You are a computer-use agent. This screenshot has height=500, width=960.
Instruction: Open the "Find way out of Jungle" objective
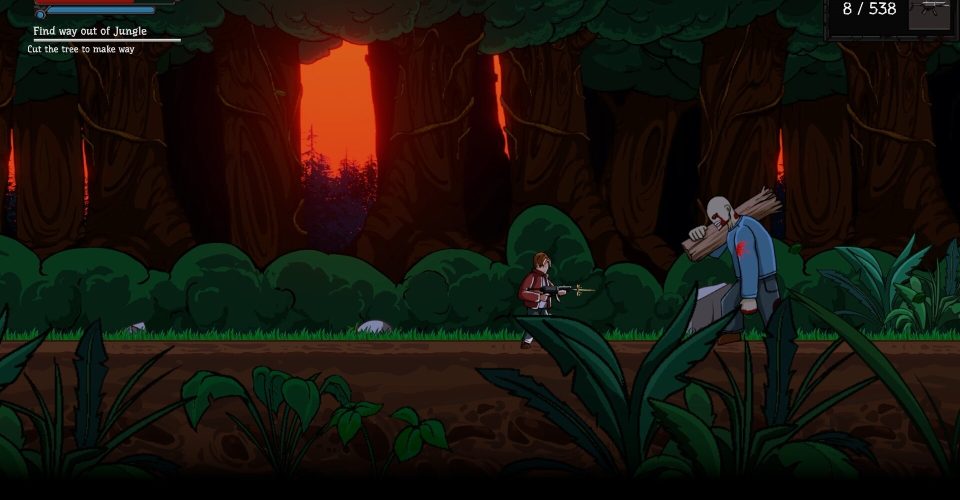[x=90, y=31]
